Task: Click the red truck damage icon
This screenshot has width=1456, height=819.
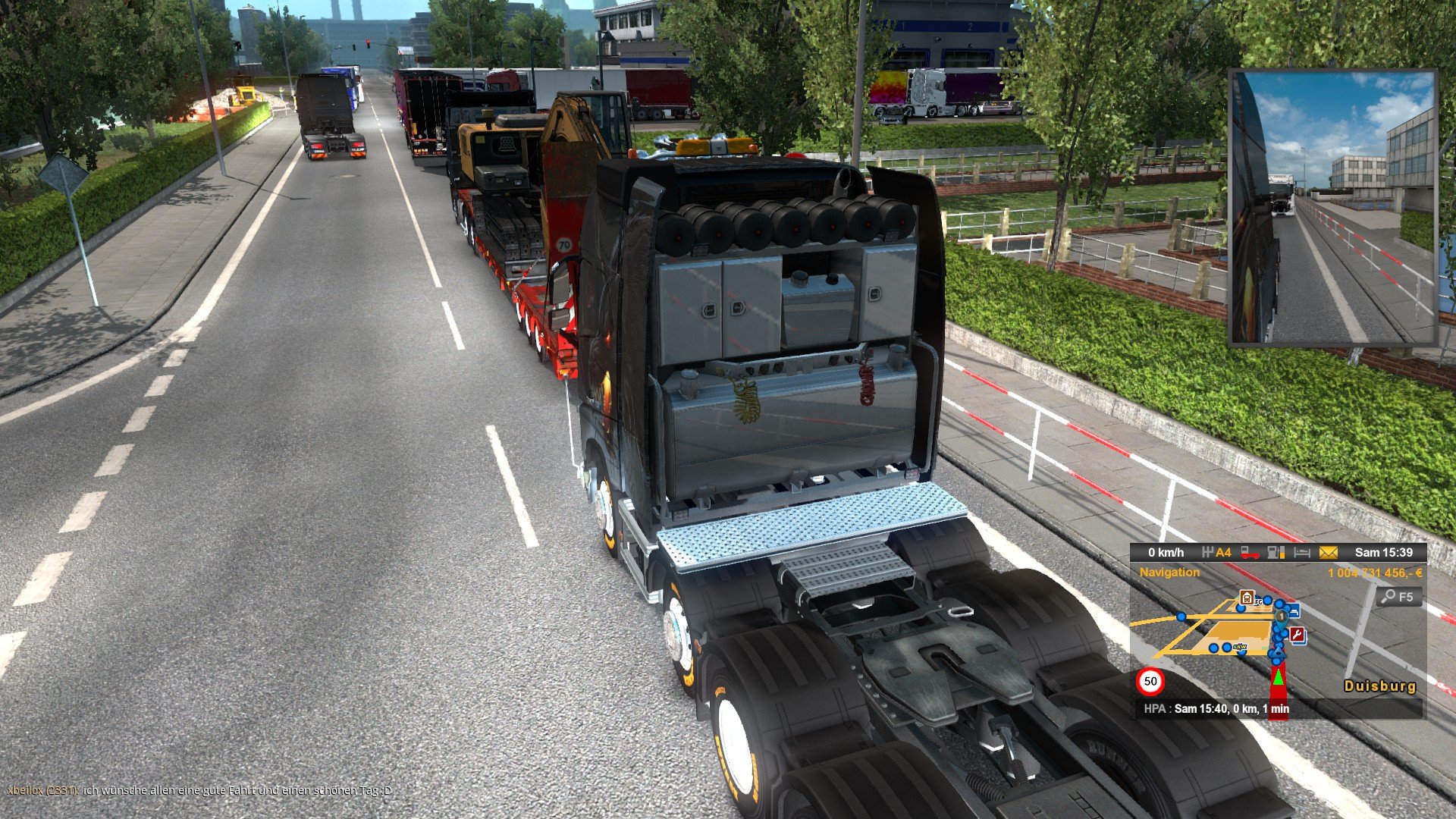Action: coord(1250,553)
